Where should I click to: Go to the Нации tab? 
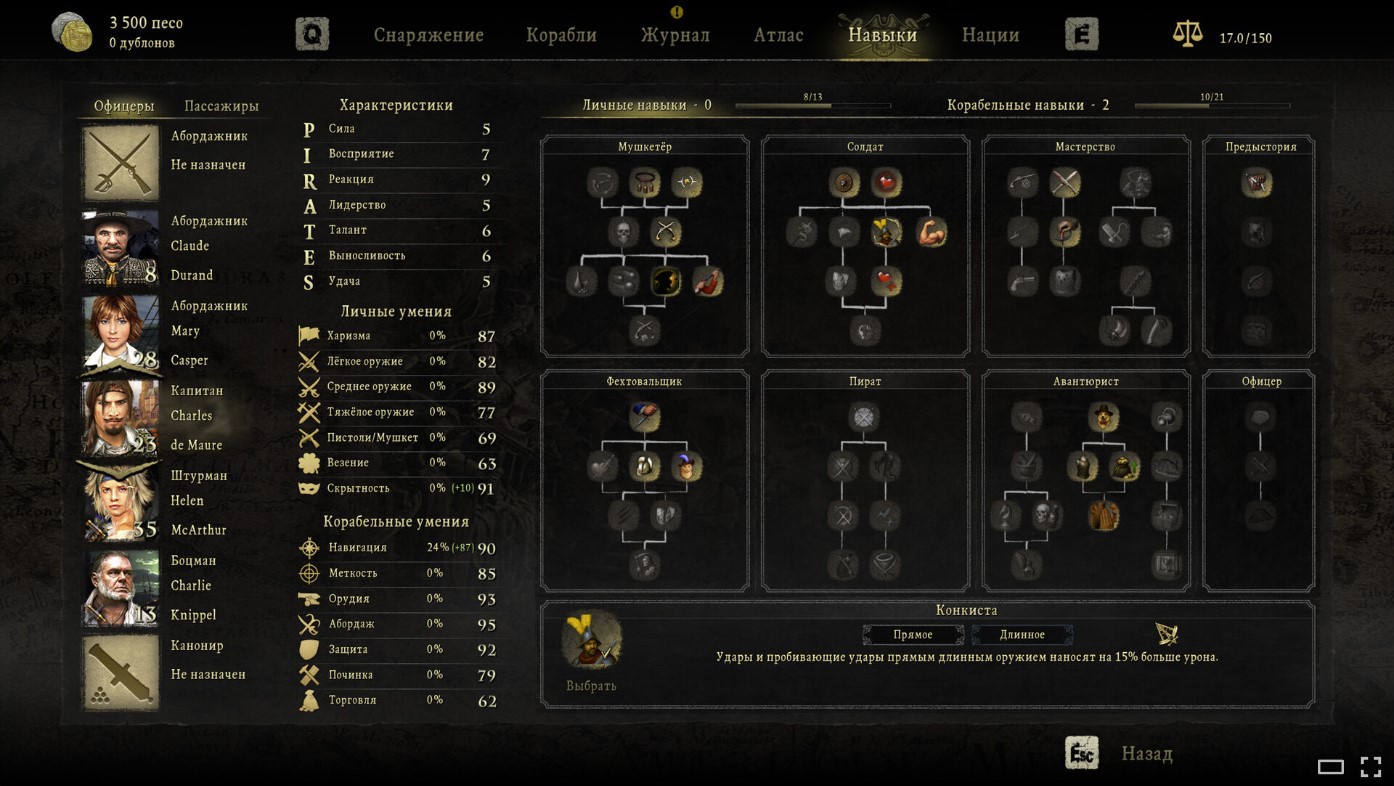tap(990, 35)
